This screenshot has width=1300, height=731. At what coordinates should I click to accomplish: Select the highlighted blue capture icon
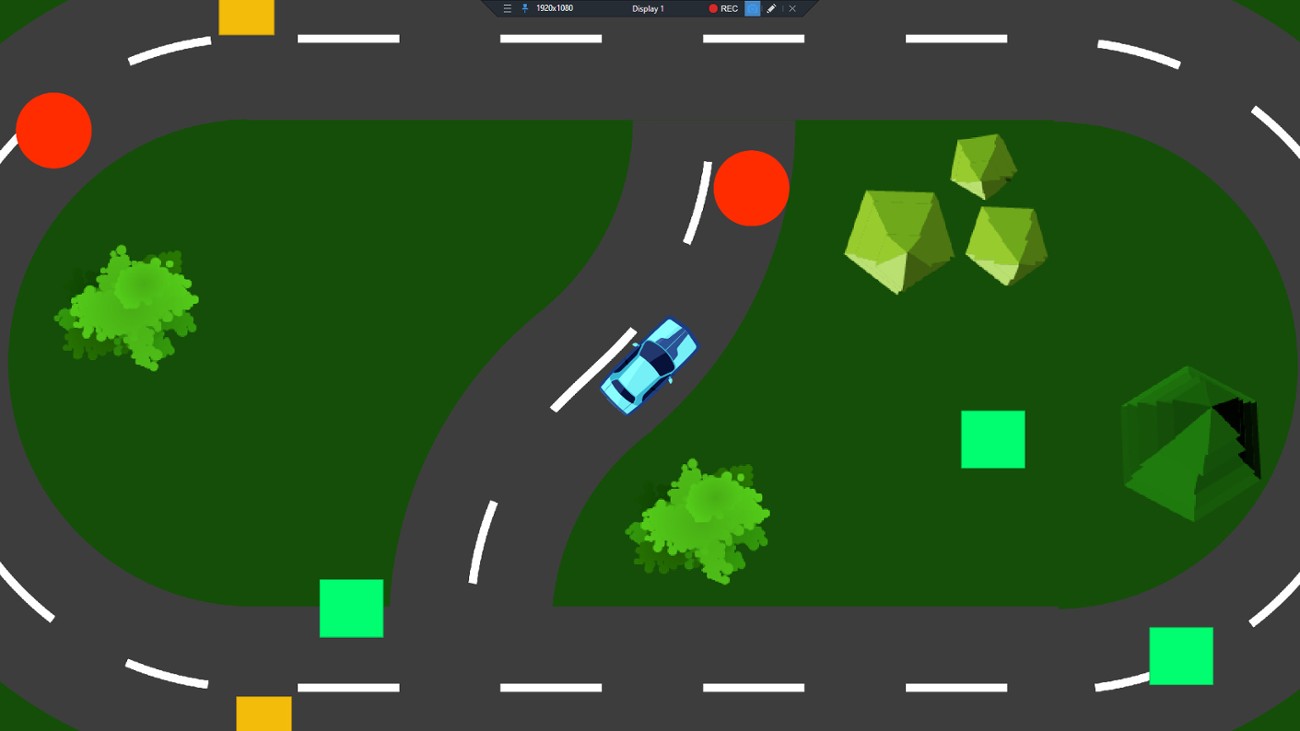pos(754,8)
